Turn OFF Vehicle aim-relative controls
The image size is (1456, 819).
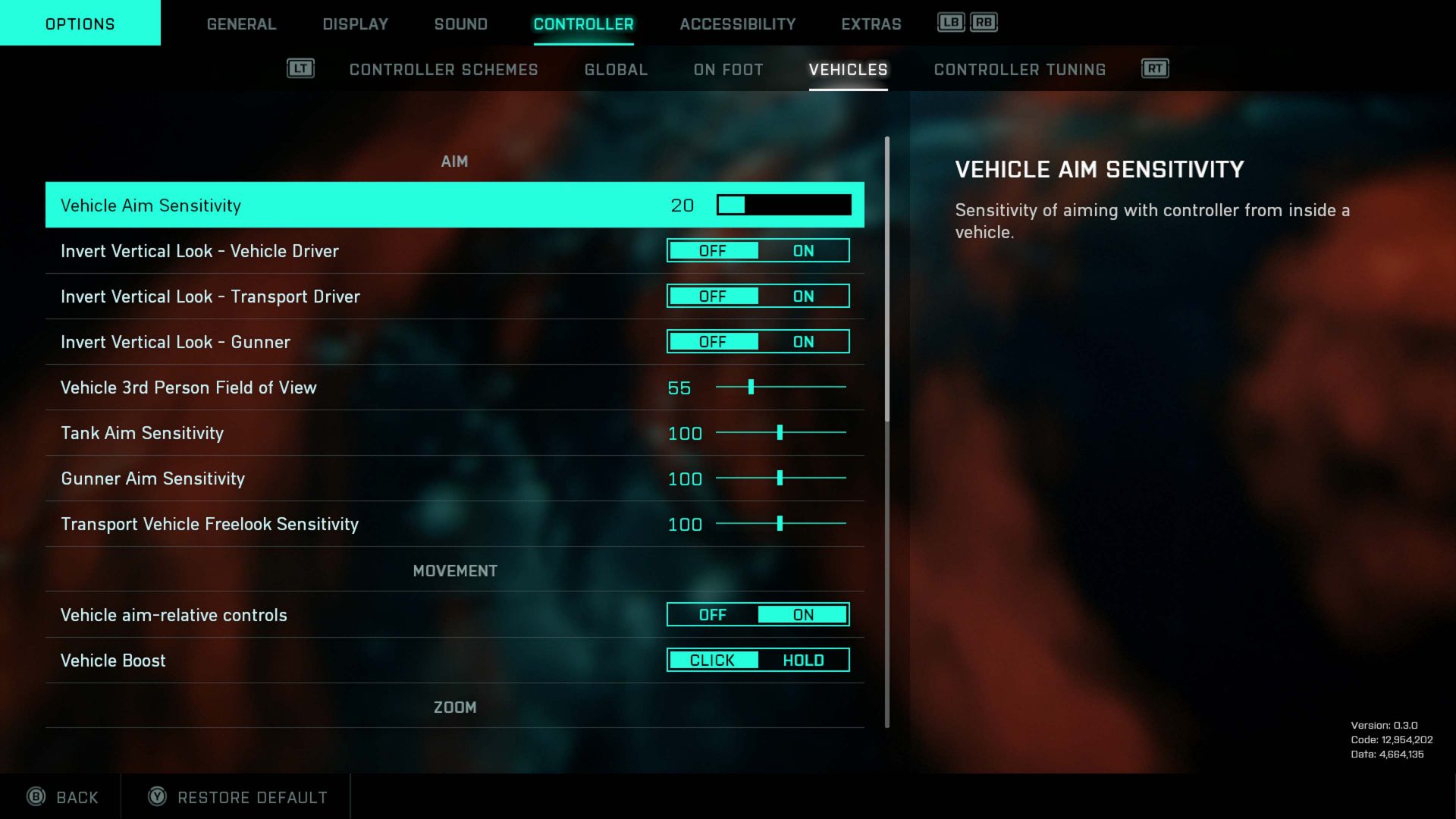(x=712, y=615)
